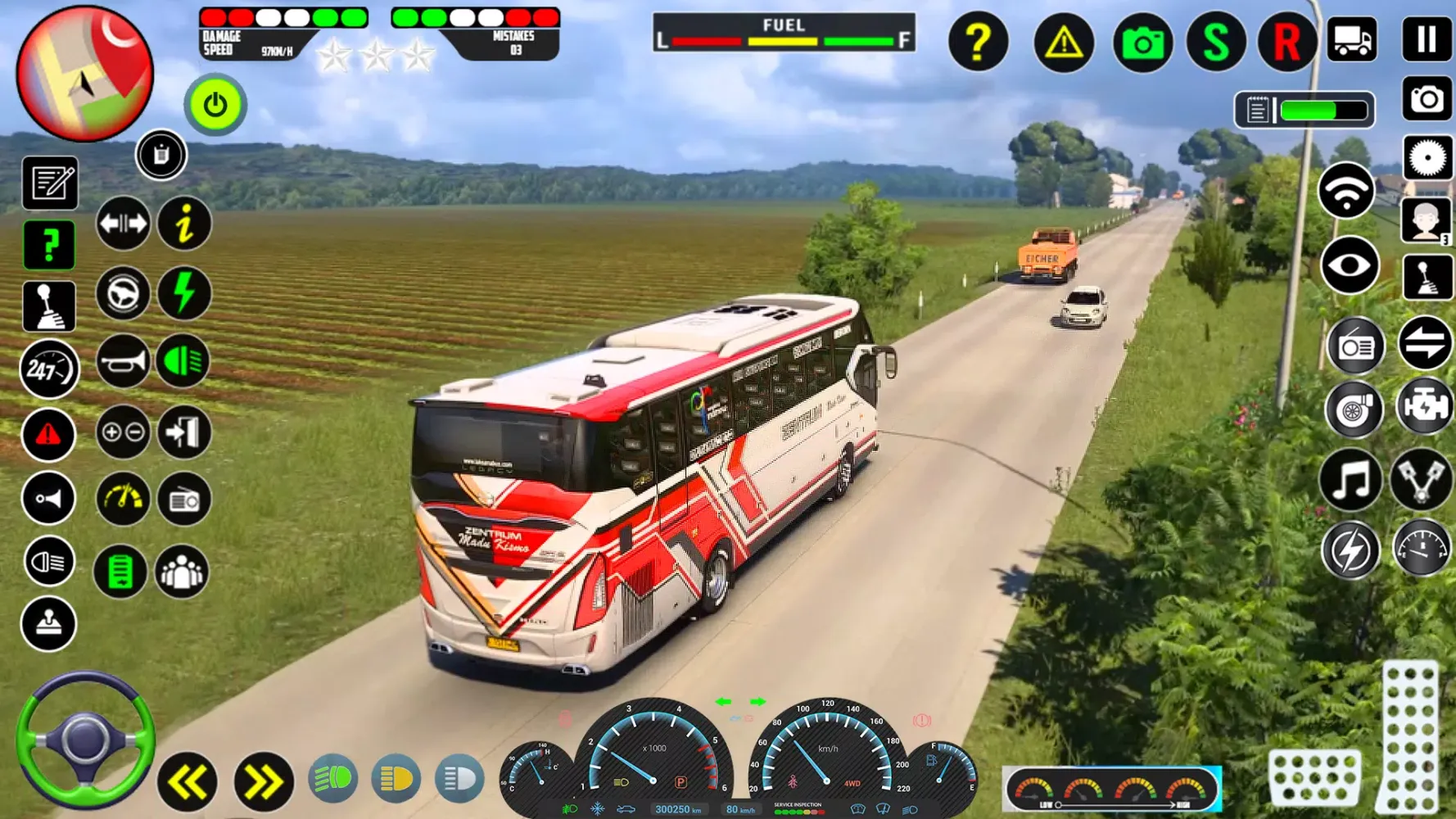1456x819 pixels.
Task: Open the gear shifter control
Action: 49,305
